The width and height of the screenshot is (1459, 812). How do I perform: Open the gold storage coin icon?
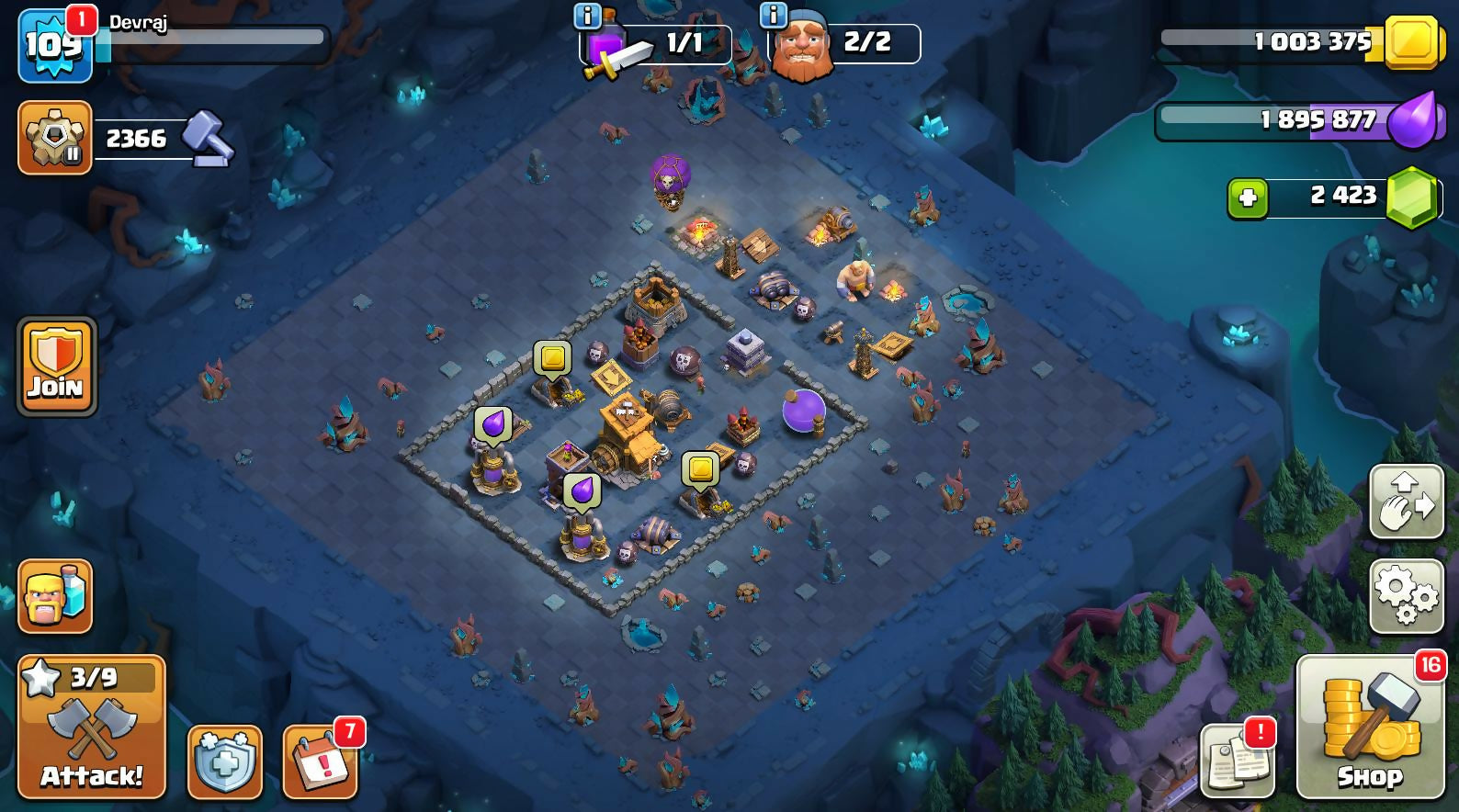pos(1410,42)
